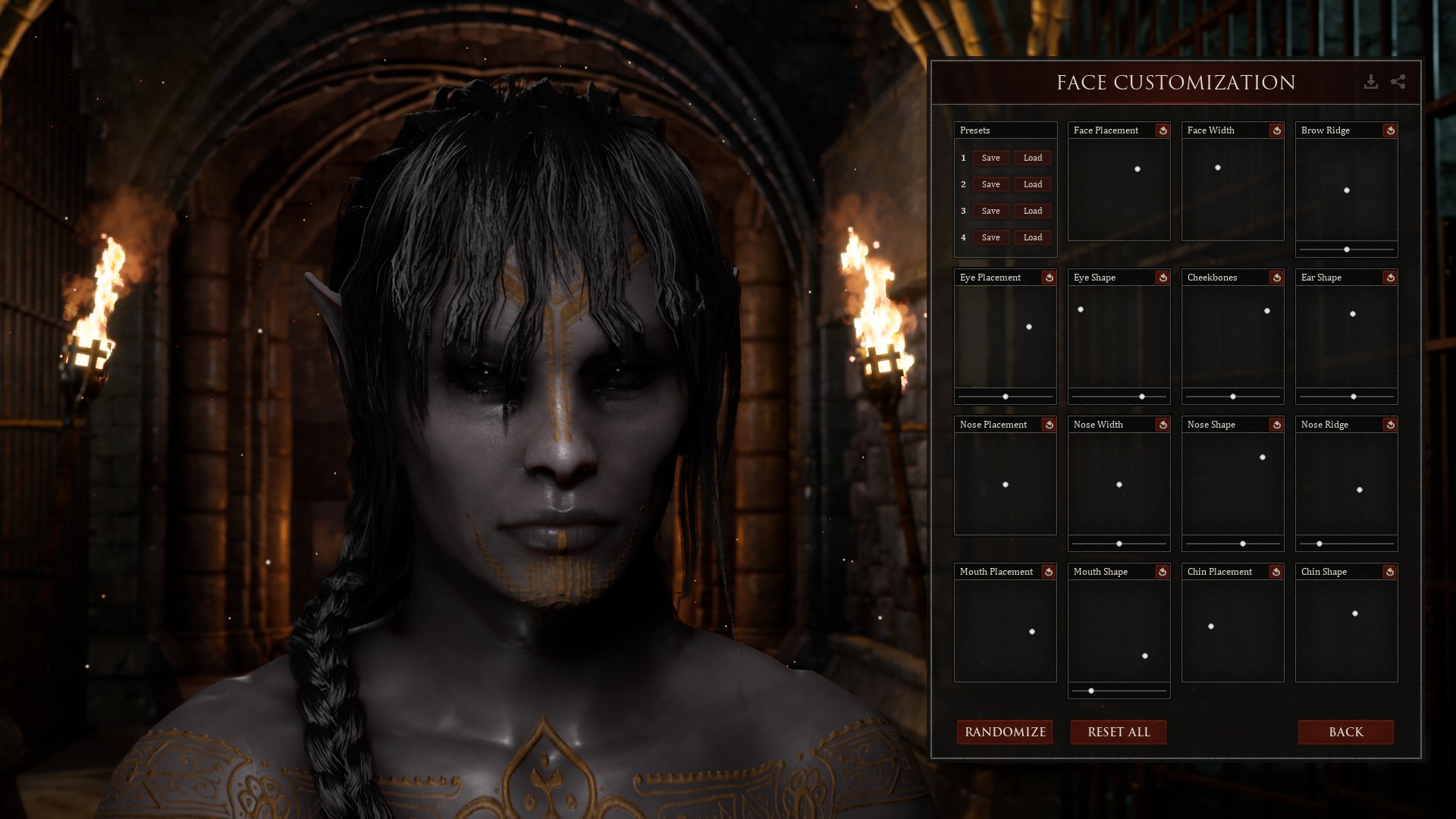Open the share icon in header
Image resolution: width=1456 pixels, height=819 pixels.
point(1398,82)
